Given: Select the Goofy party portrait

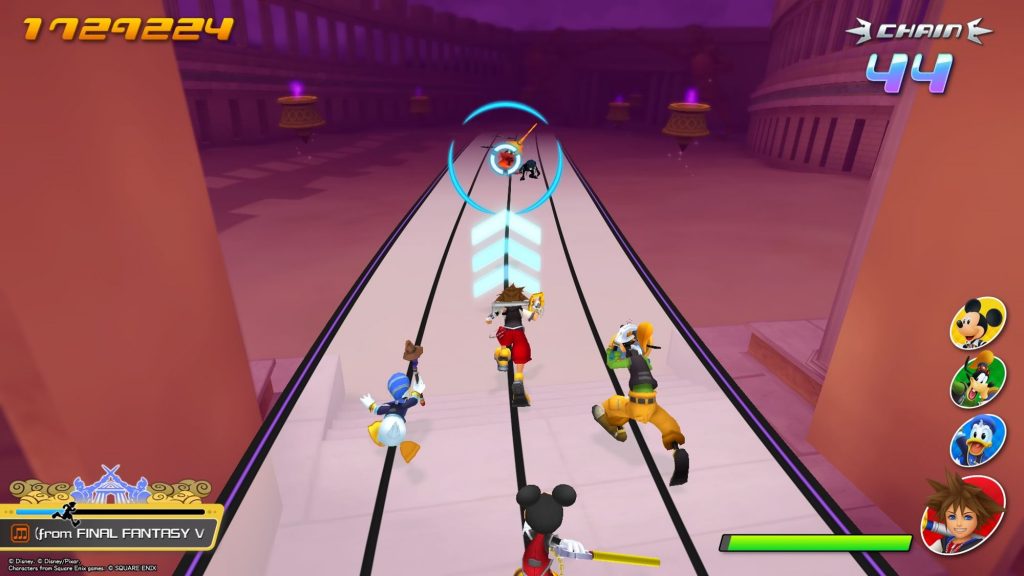Looking at the screenshot, I should point(977,381).
